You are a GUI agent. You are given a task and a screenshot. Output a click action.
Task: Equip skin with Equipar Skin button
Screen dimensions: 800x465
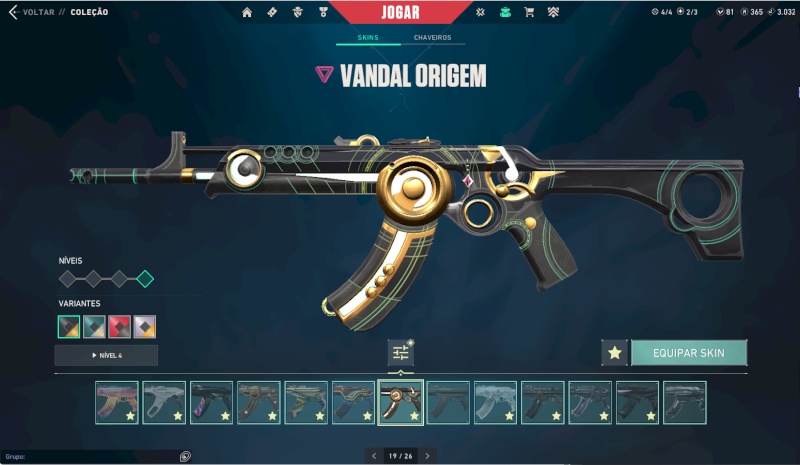click(688, 353)
